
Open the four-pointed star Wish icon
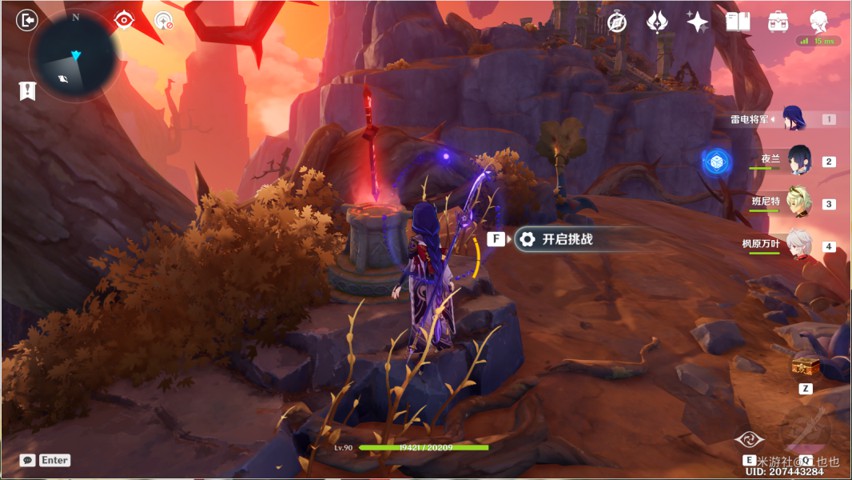(x=697, y=21)
